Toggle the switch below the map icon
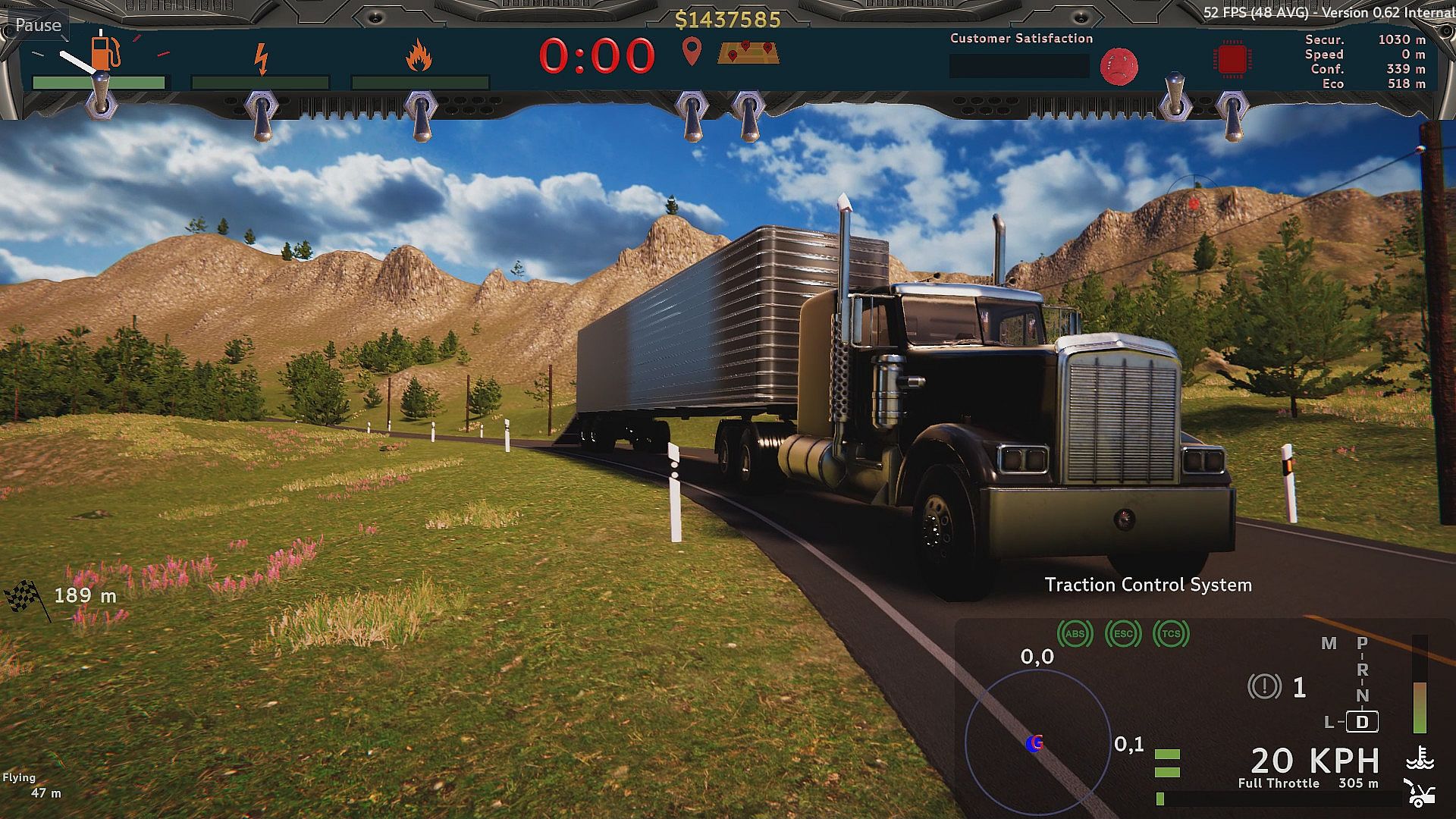 (748, 114)
